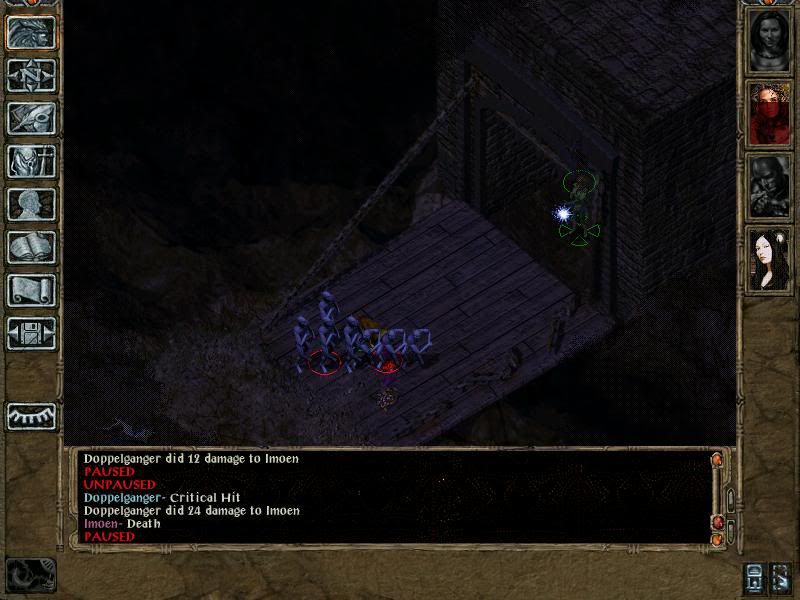The image size is (800, 600).
Task: Click the ornate button in the bottom-left corner
Action: (x=30, y=575)
